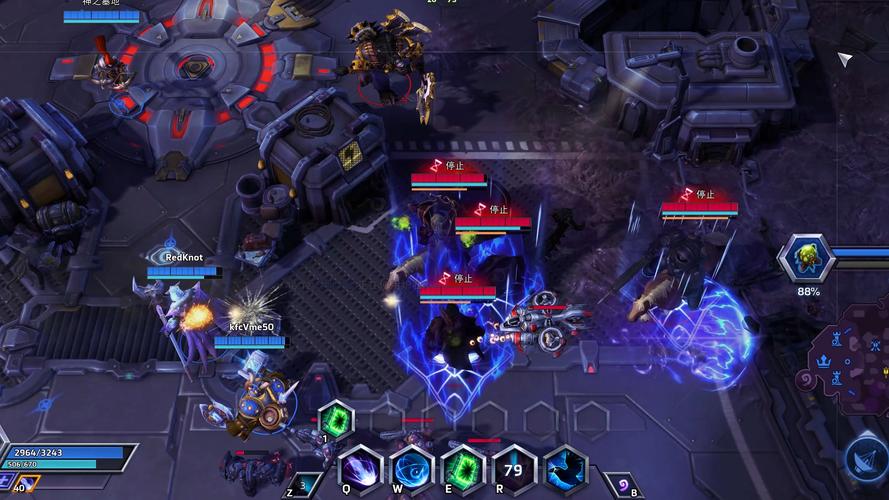Select the R heroic ability on cooldown
The image size is (889, 500).
coord(514,469)
